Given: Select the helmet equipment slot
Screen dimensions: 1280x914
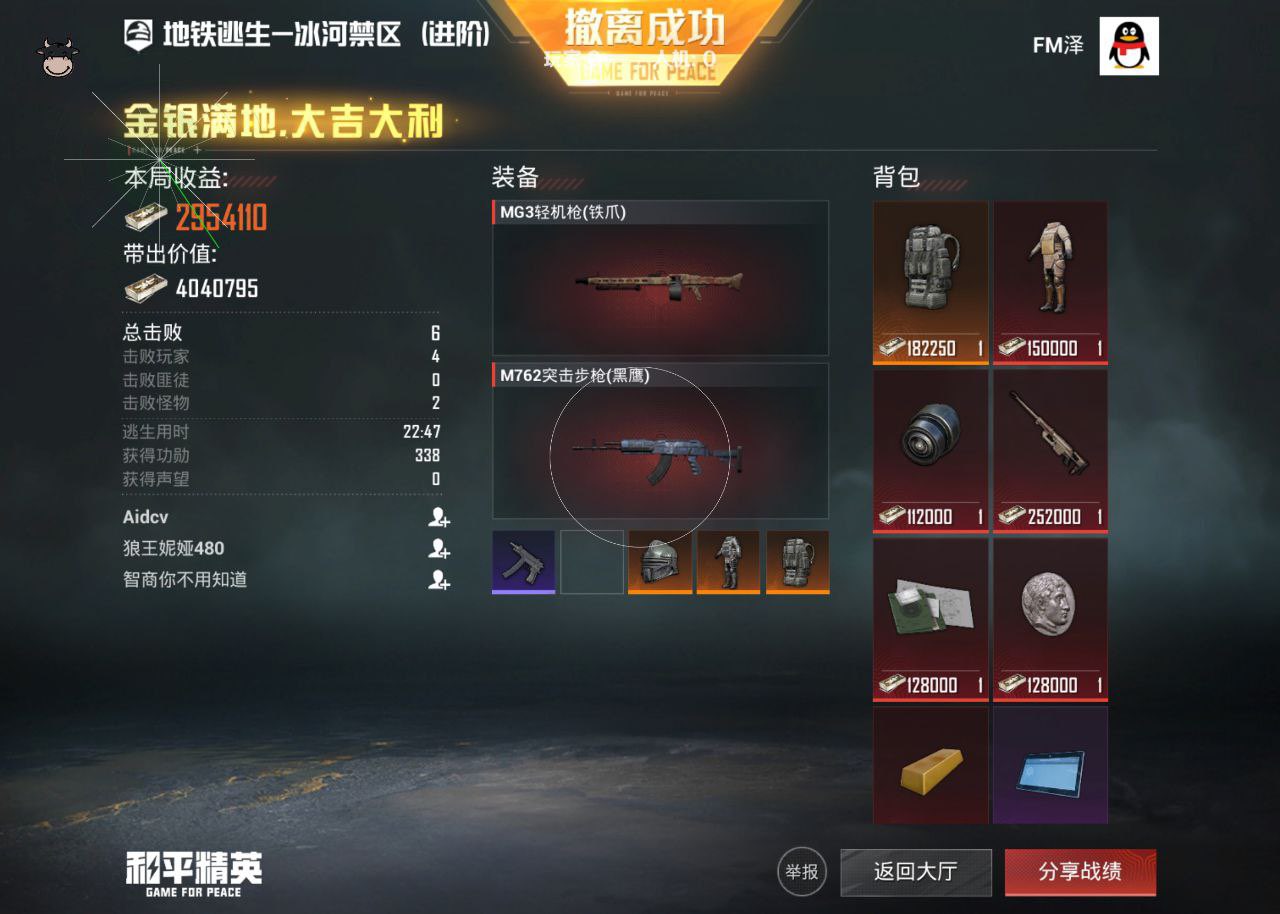Looking at the screenshot, I should click(659, 561).
